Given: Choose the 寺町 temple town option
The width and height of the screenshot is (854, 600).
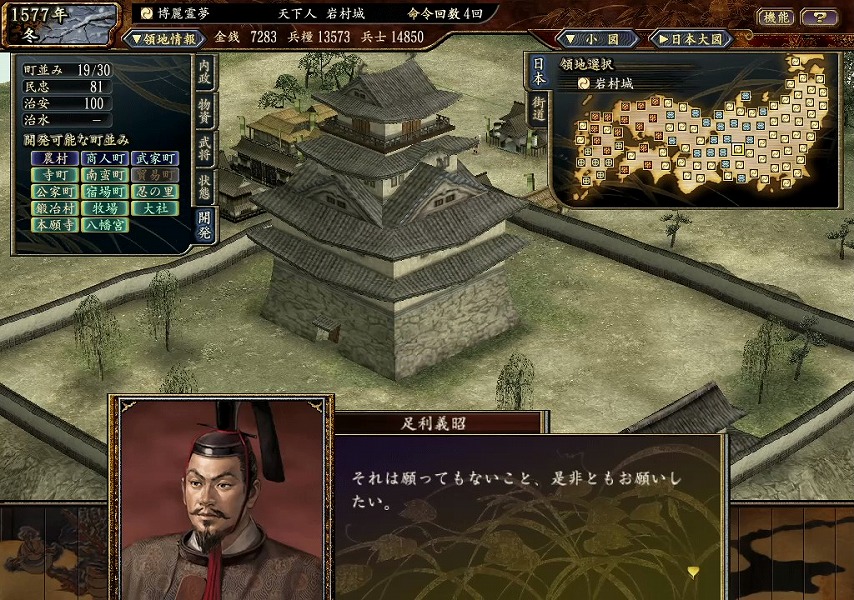Looking at the screenshot, I should pos(55,175).
